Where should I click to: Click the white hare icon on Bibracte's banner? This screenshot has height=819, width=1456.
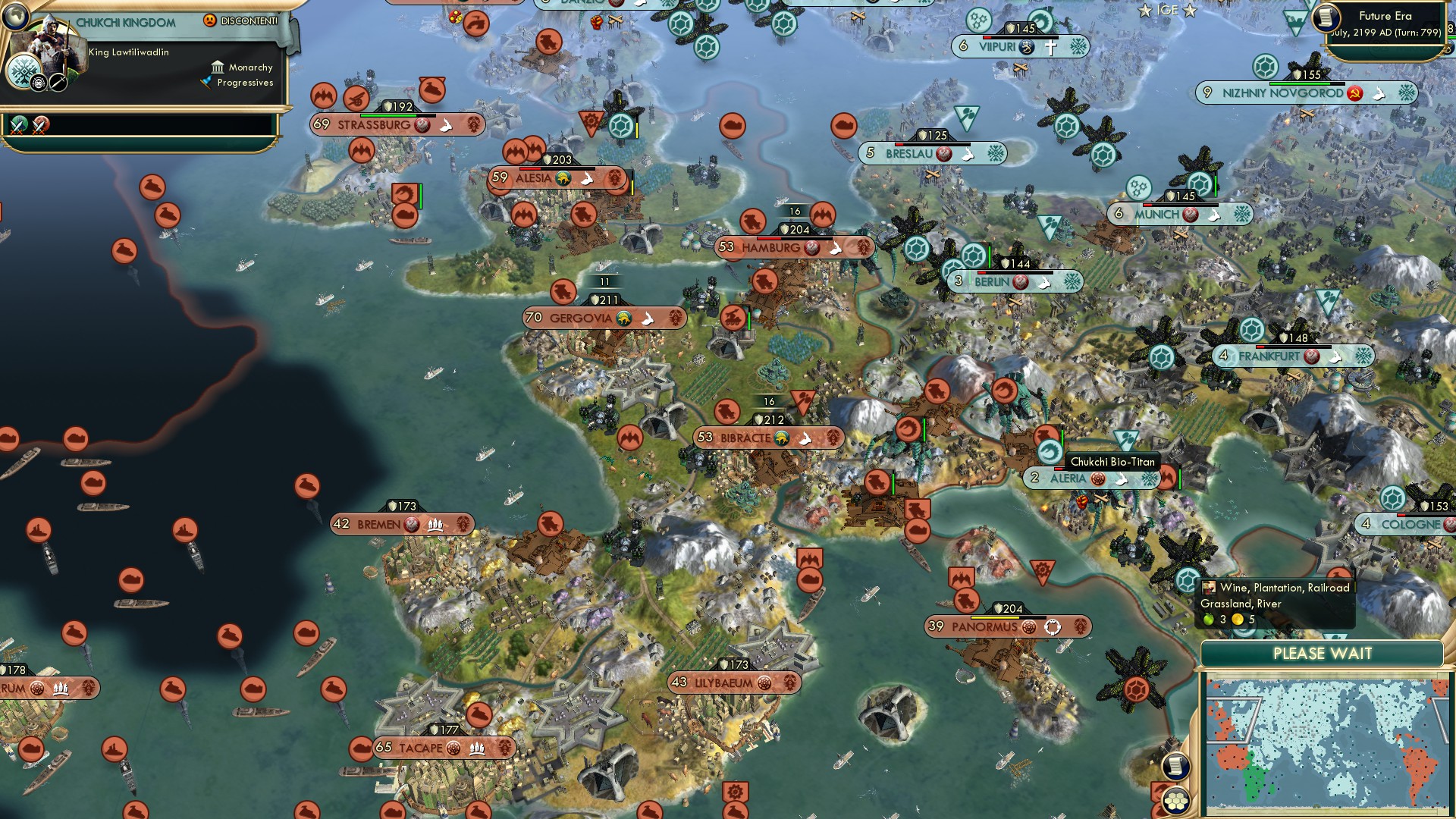coord(806,438)
